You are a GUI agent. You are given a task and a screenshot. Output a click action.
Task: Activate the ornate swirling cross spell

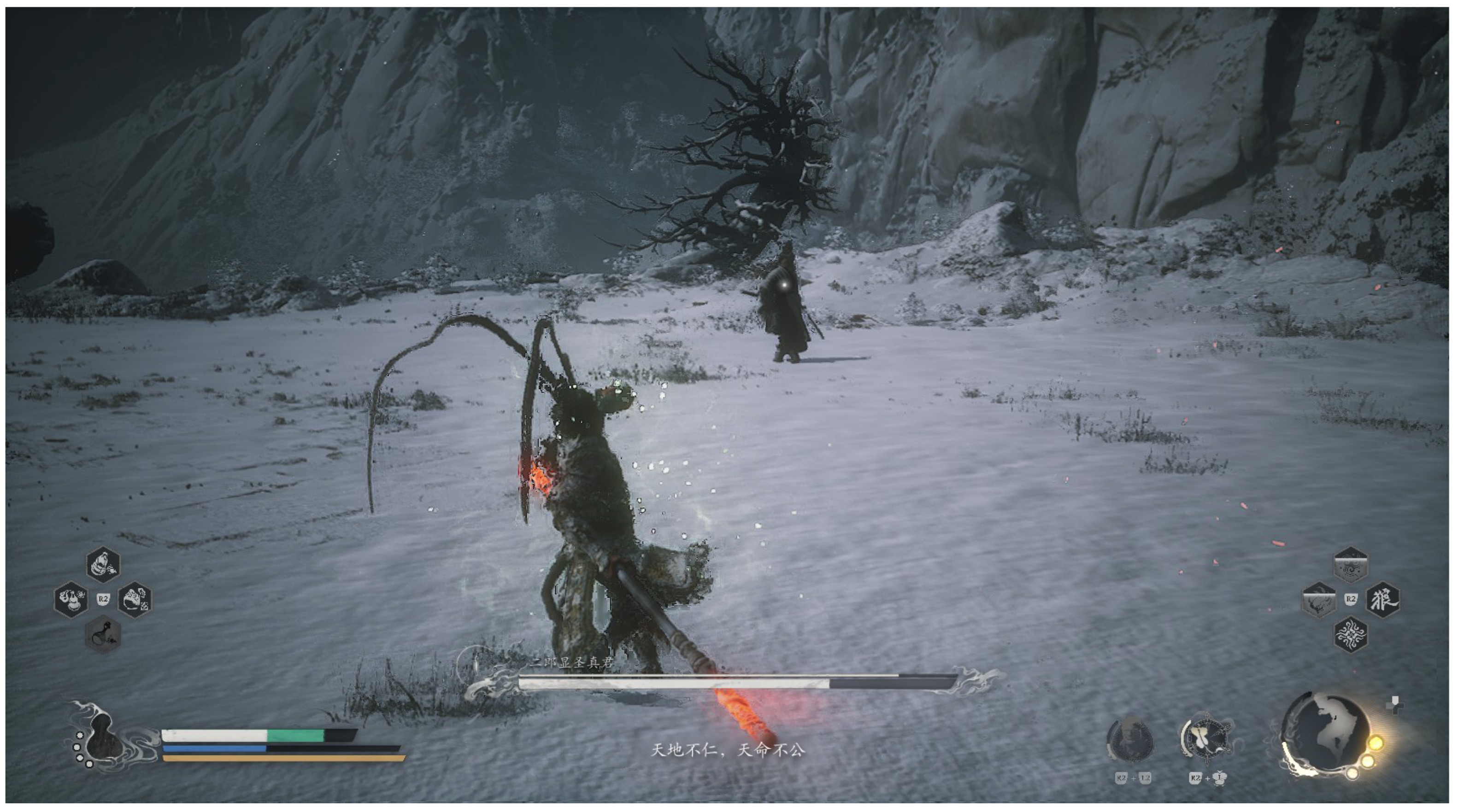coord(1351,634)
